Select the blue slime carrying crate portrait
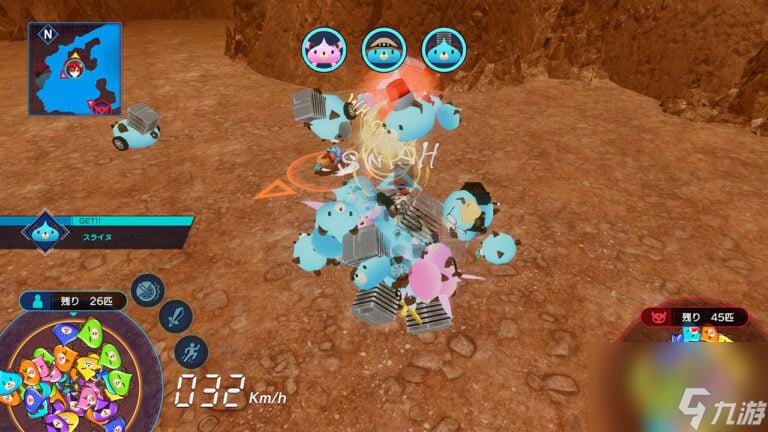768x432 pixels. coord(442,50)
